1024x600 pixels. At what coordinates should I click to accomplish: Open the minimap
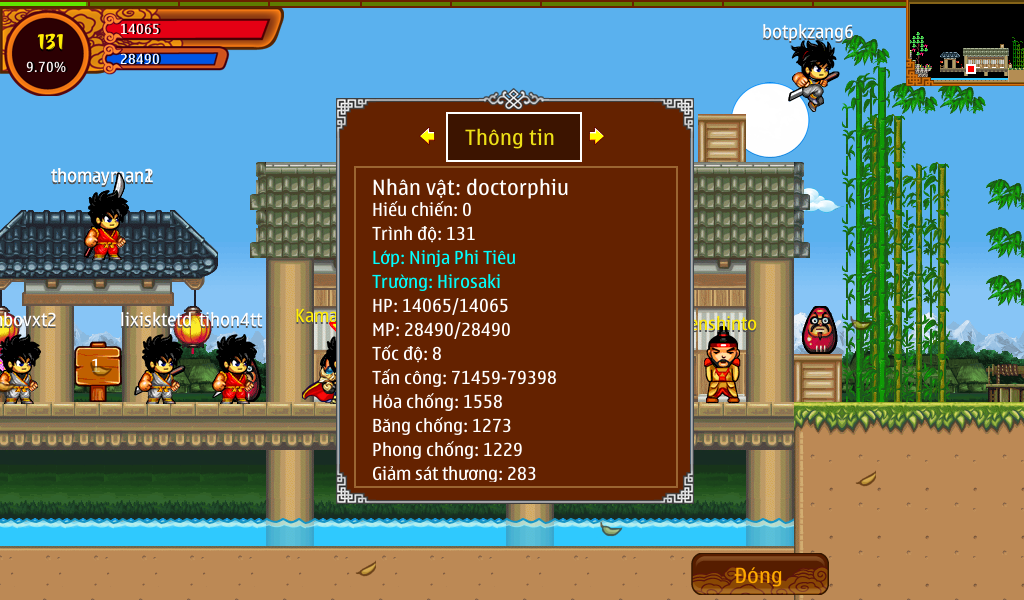point(966,43)
